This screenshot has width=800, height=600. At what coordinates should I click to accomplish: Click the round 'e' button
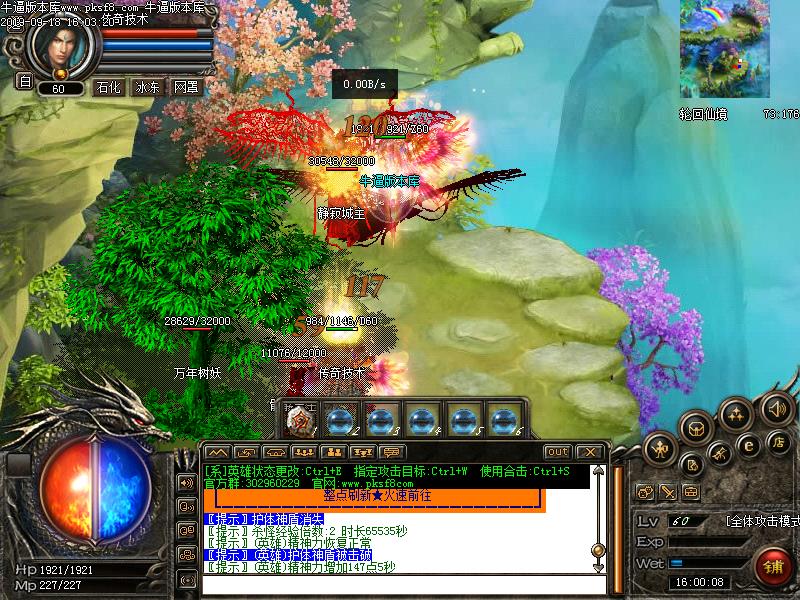click(748, 445)
